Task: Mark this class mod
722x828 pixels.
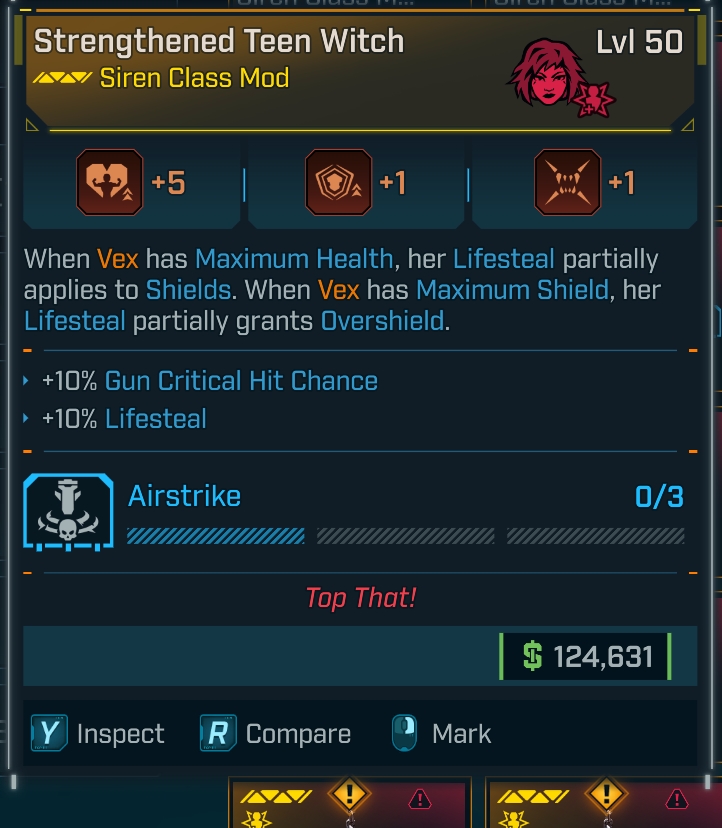Action: click(441, 734)
